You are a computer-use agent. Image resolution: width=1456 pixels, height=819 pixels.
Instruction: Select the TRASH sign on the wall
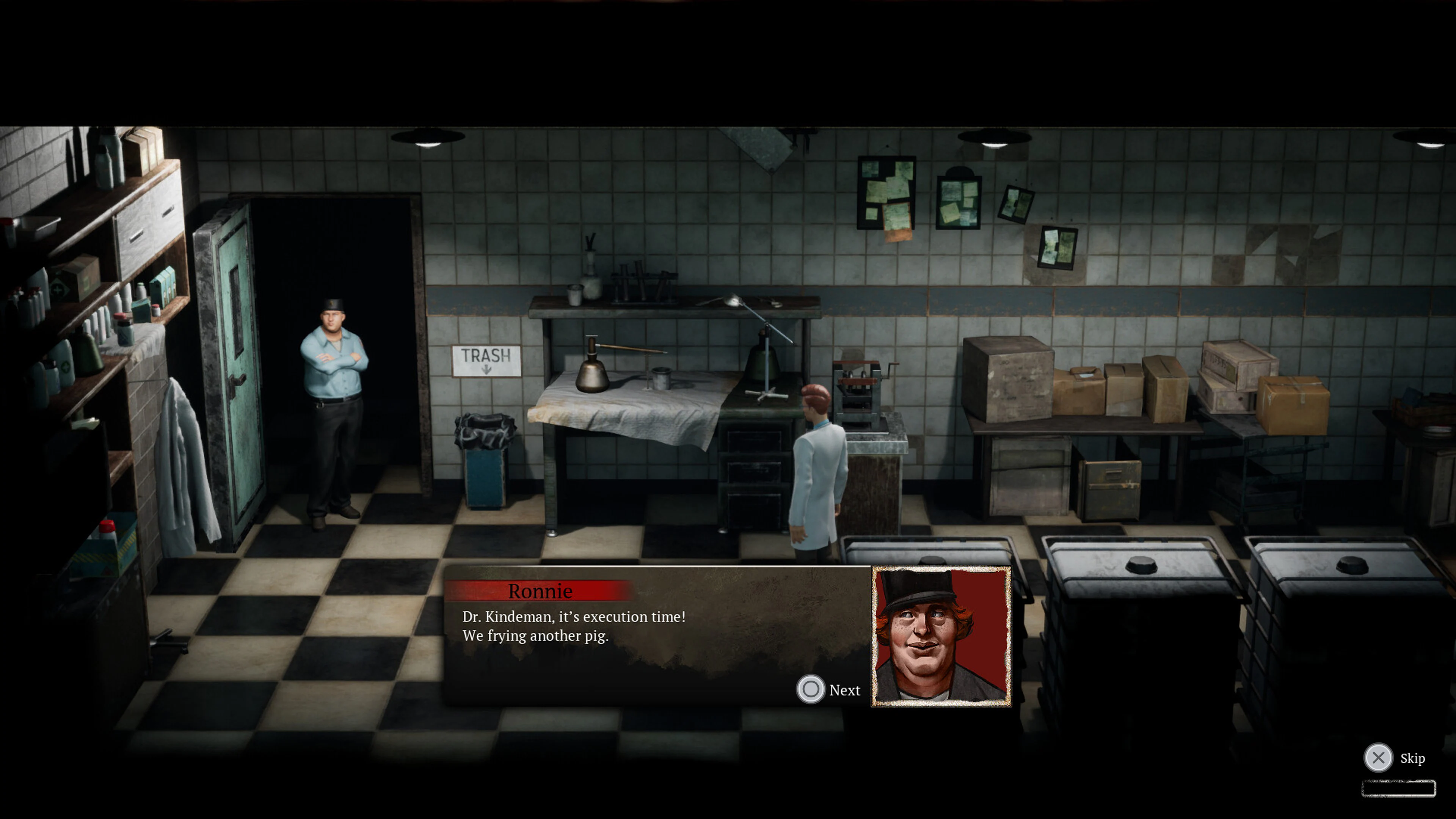point(486,358)
